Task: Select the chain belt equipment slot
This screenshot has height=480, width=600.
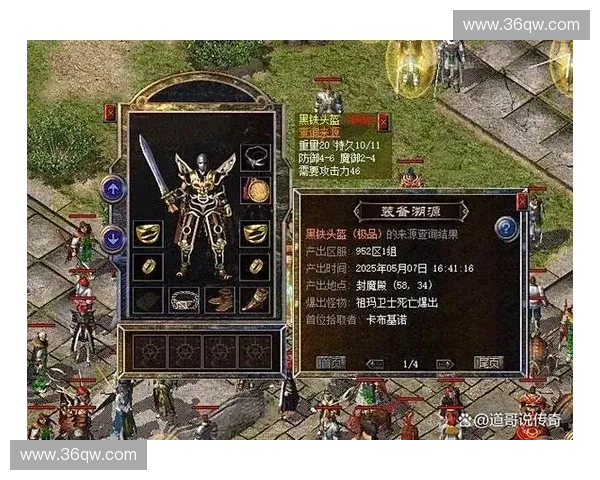Action: pos(184,299)
